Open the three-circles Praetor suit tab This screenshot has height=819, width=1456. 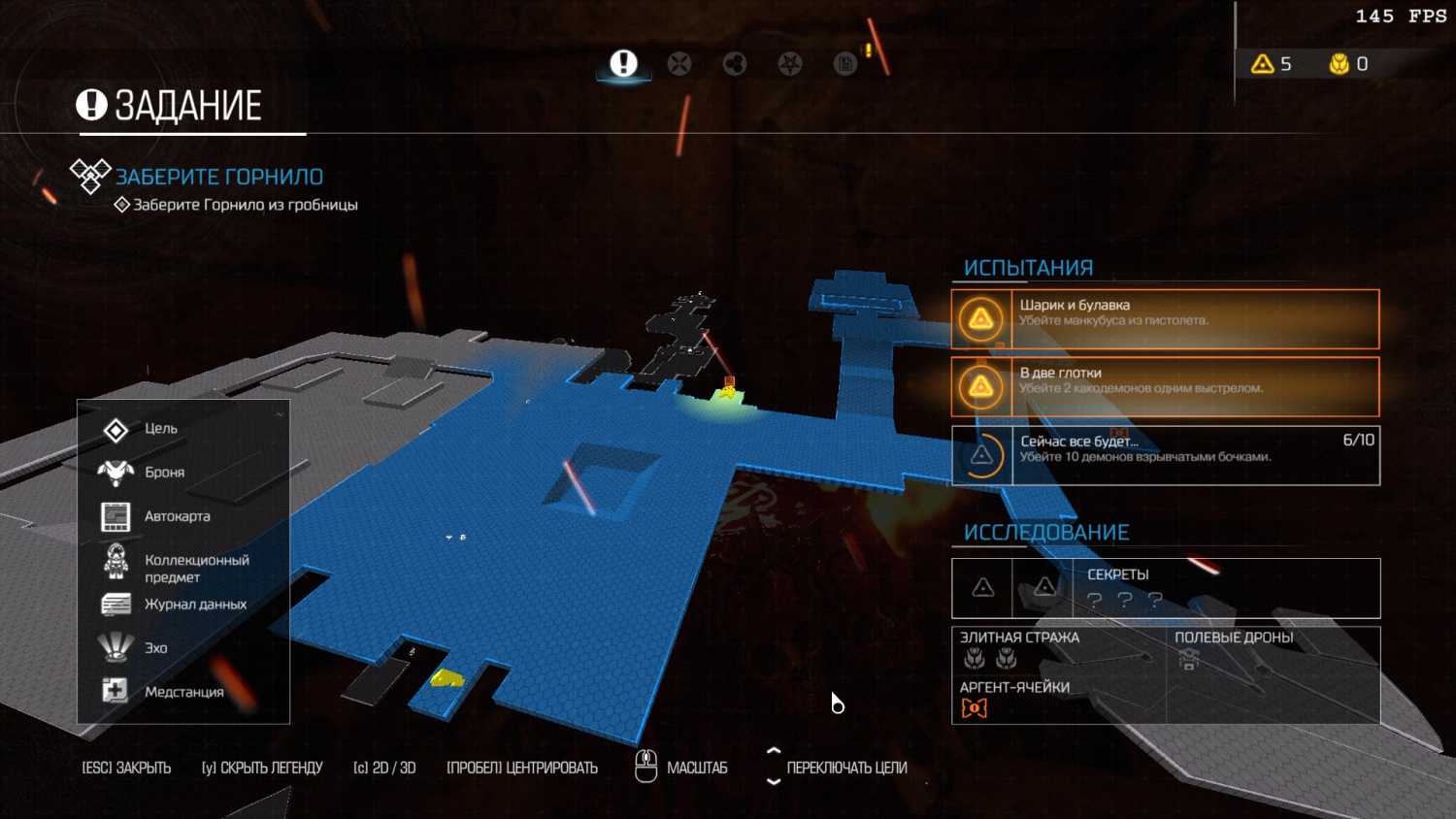coord(735,64)
